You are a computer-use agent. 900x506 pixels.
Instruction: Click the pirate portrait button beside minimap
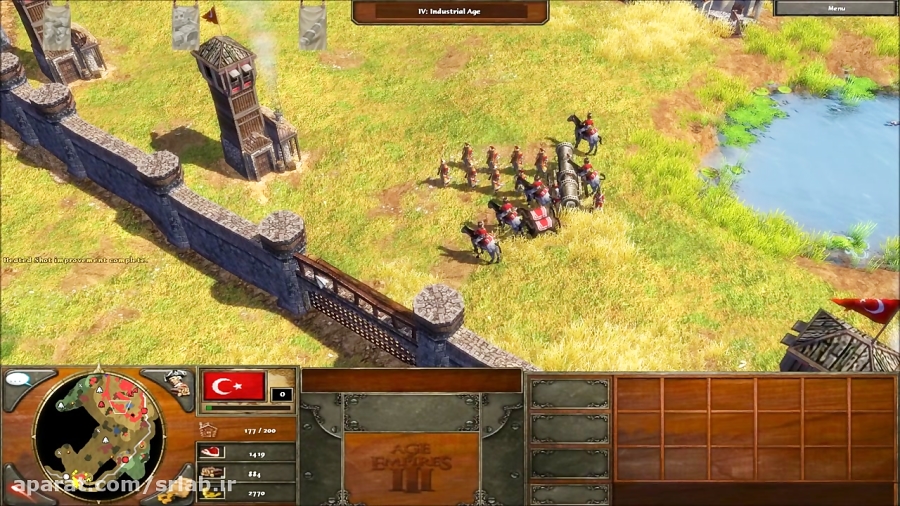(176, 384)
